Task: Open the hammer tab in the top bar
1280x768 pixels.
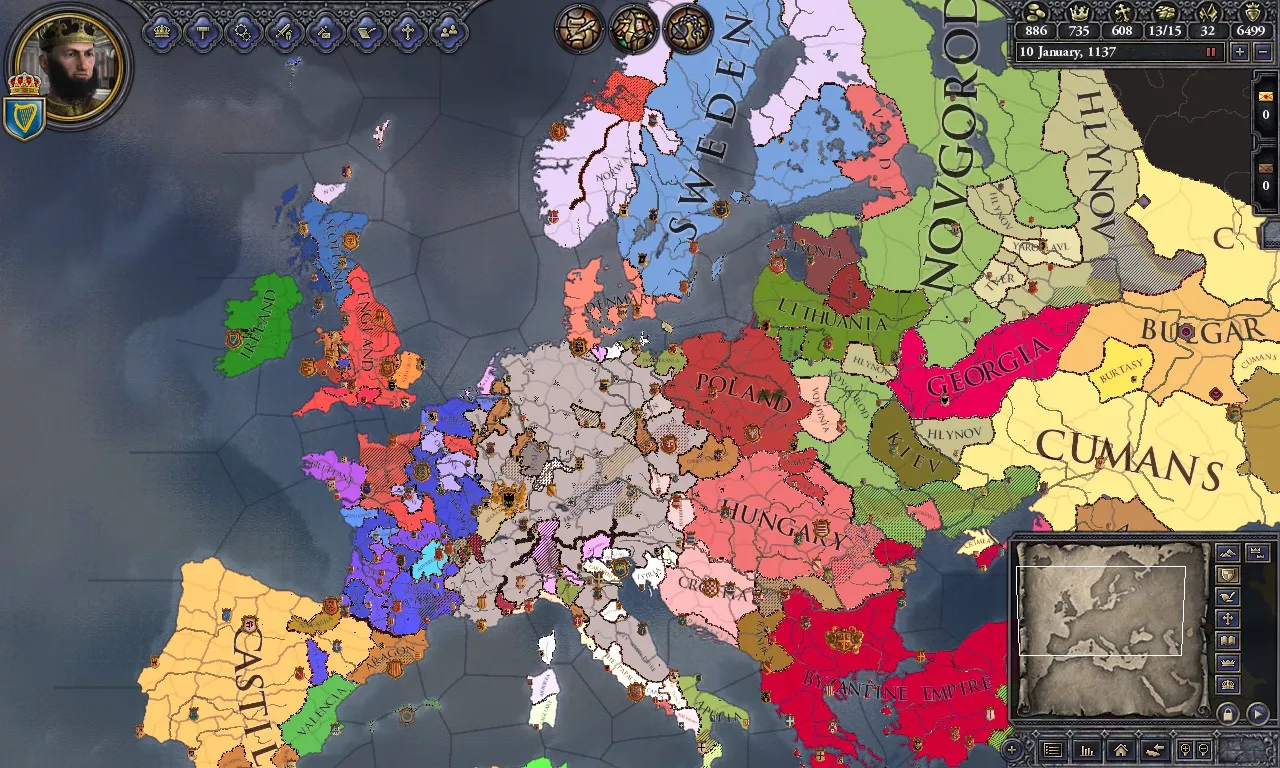Action: click(203, 31)
